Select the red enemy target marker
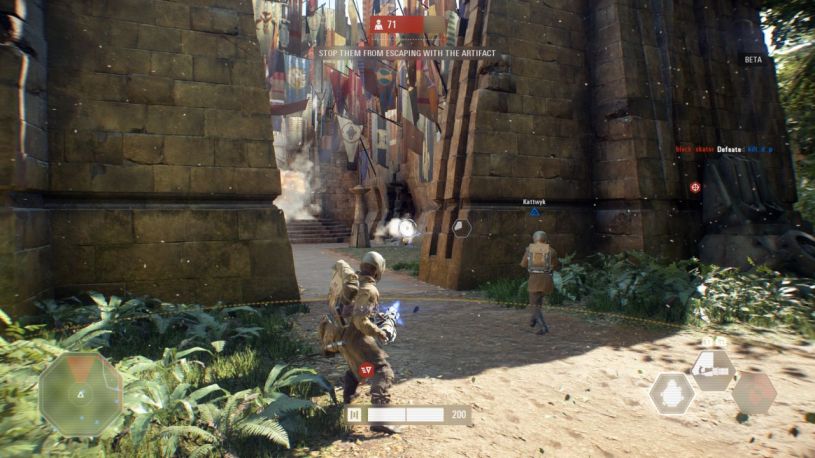The height and width of the screenshot is (458, 815). pos(695,187)
